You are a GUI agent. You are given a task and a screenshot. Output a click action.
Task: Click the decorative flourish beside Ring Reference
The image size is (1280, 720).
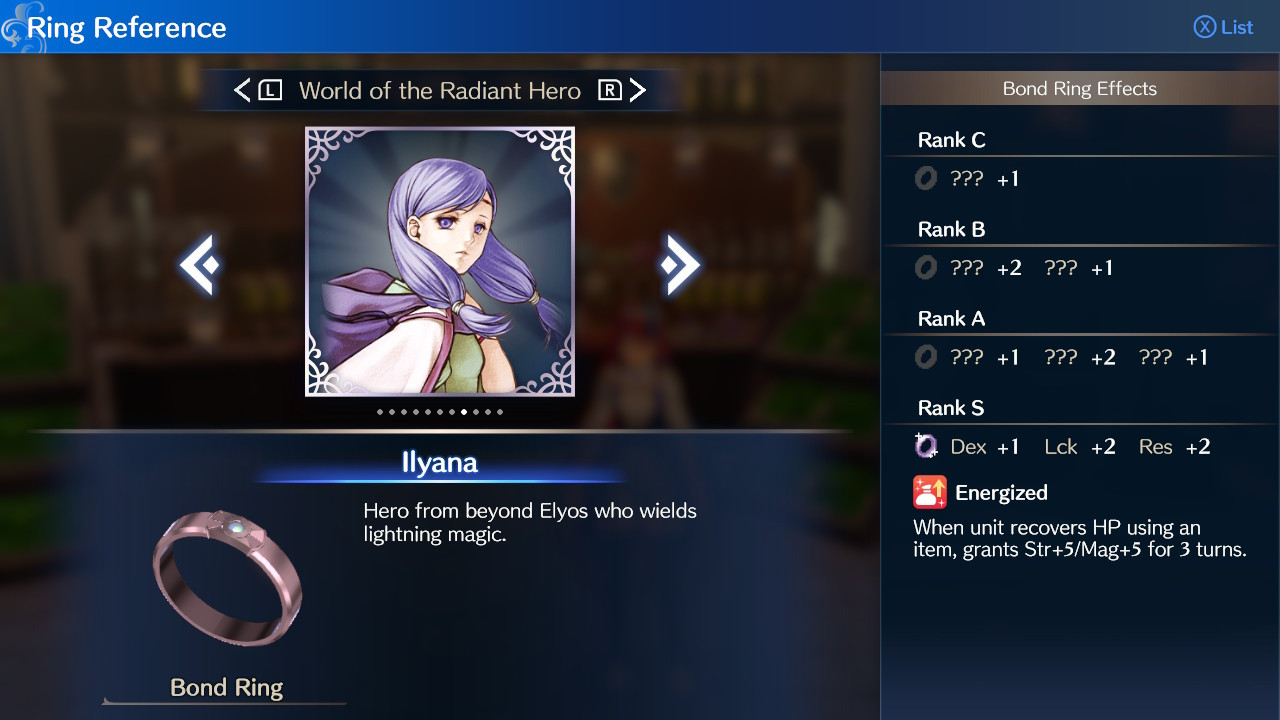pos(18,25)
